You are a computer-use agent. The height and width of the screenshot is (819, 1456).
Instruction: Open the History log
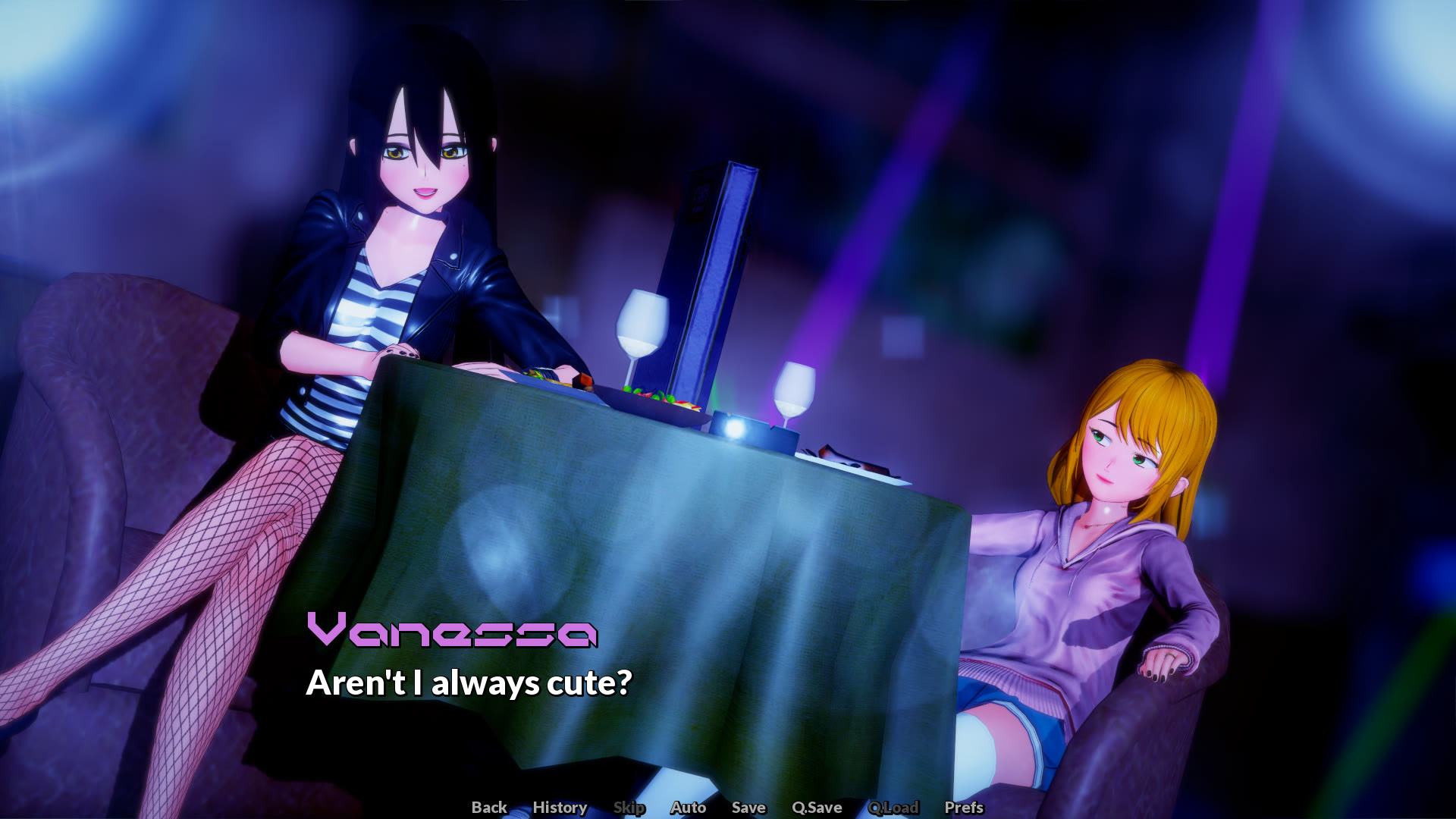[560, 808]
